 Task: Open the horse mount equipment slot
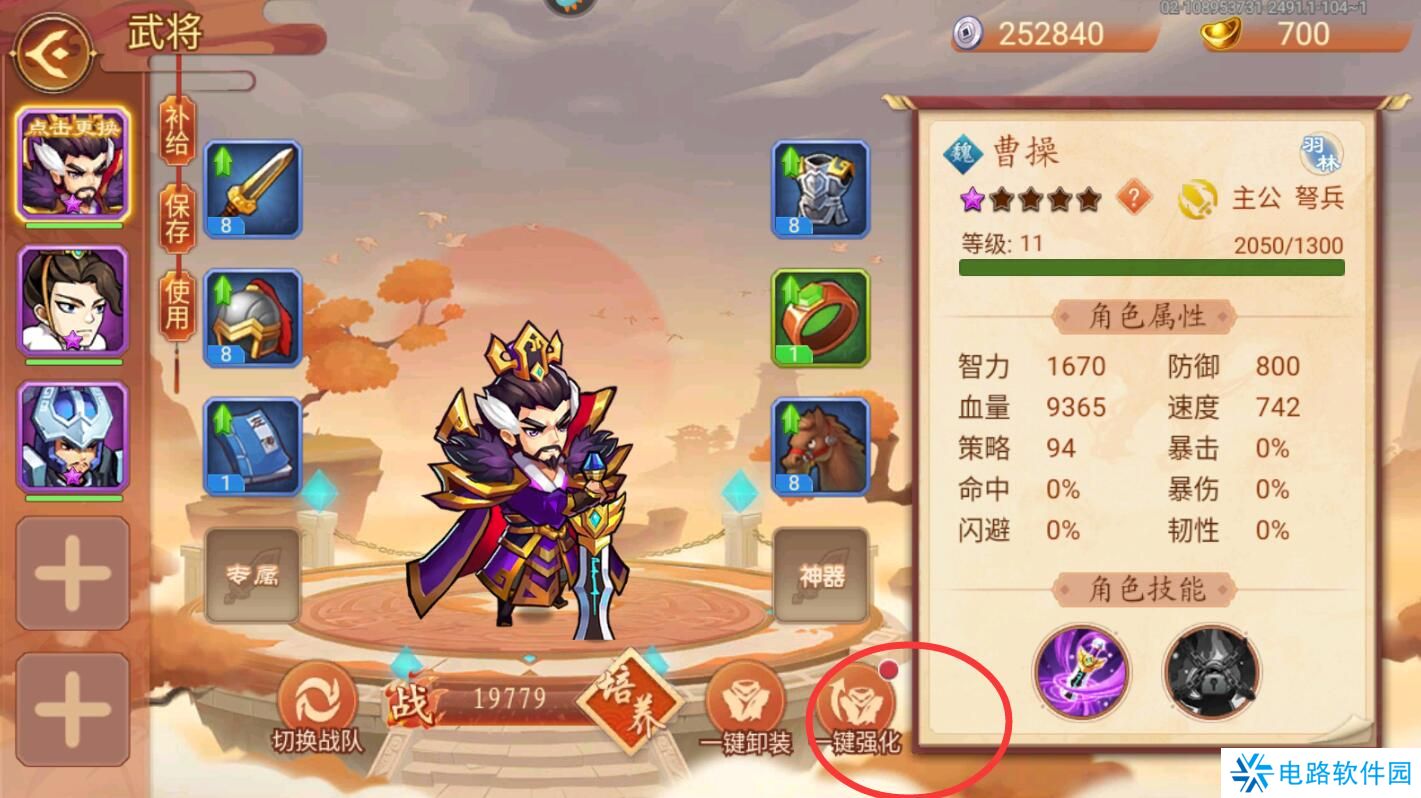click(x=820, y=448)
